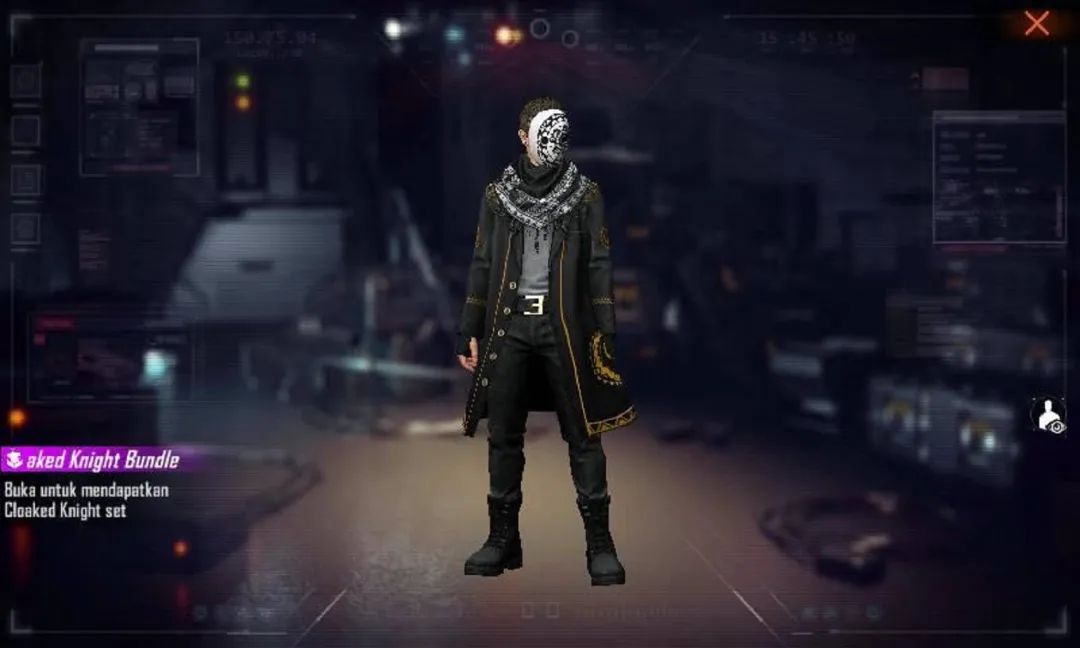Toggle the character preview eye icon

click(1048, 415)
